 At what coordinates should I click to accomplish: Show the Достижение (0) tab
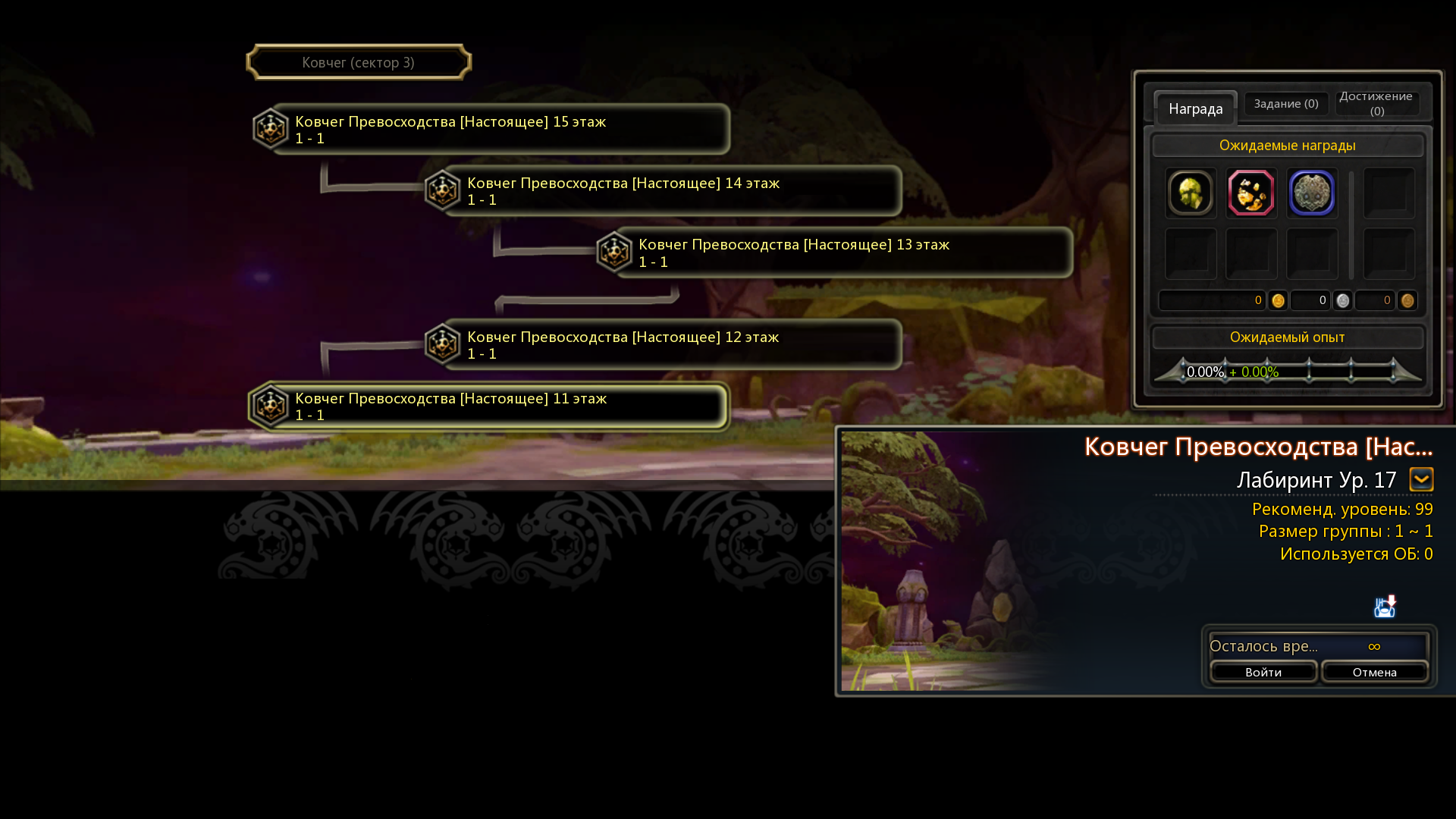click(1376, 104)
